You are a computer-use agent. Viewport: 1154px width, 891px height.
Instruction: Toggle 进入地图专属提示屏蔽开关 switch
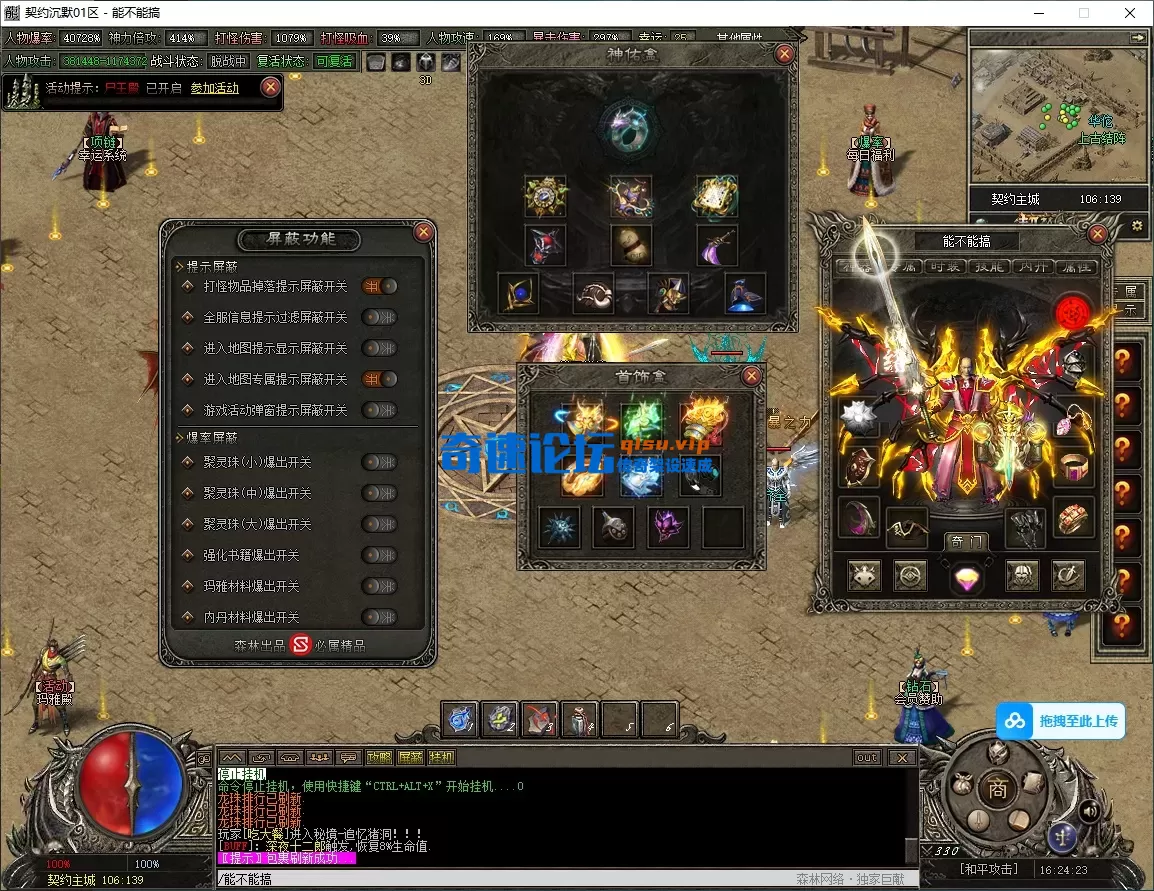[x=379, y=379]
